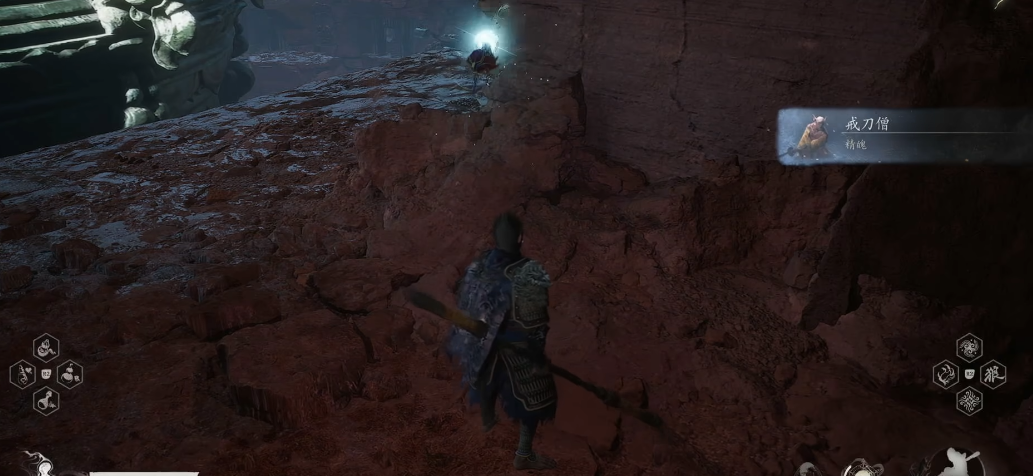Select the round gourd item on the right of the item wheel
Image resolution: width=1033 pixels, height=476 pixels.
tap(70, 375)
